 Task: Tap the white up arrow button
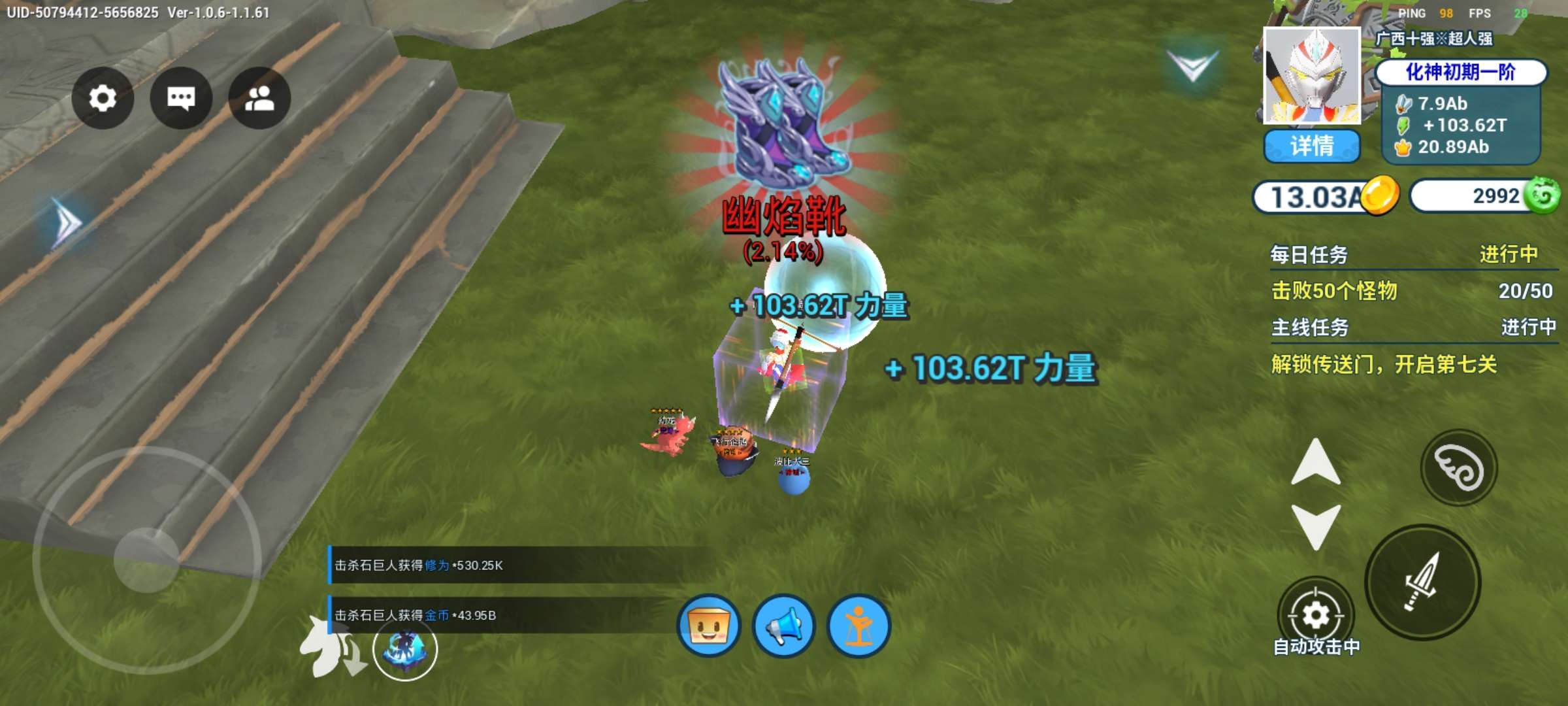[1315, 462]
